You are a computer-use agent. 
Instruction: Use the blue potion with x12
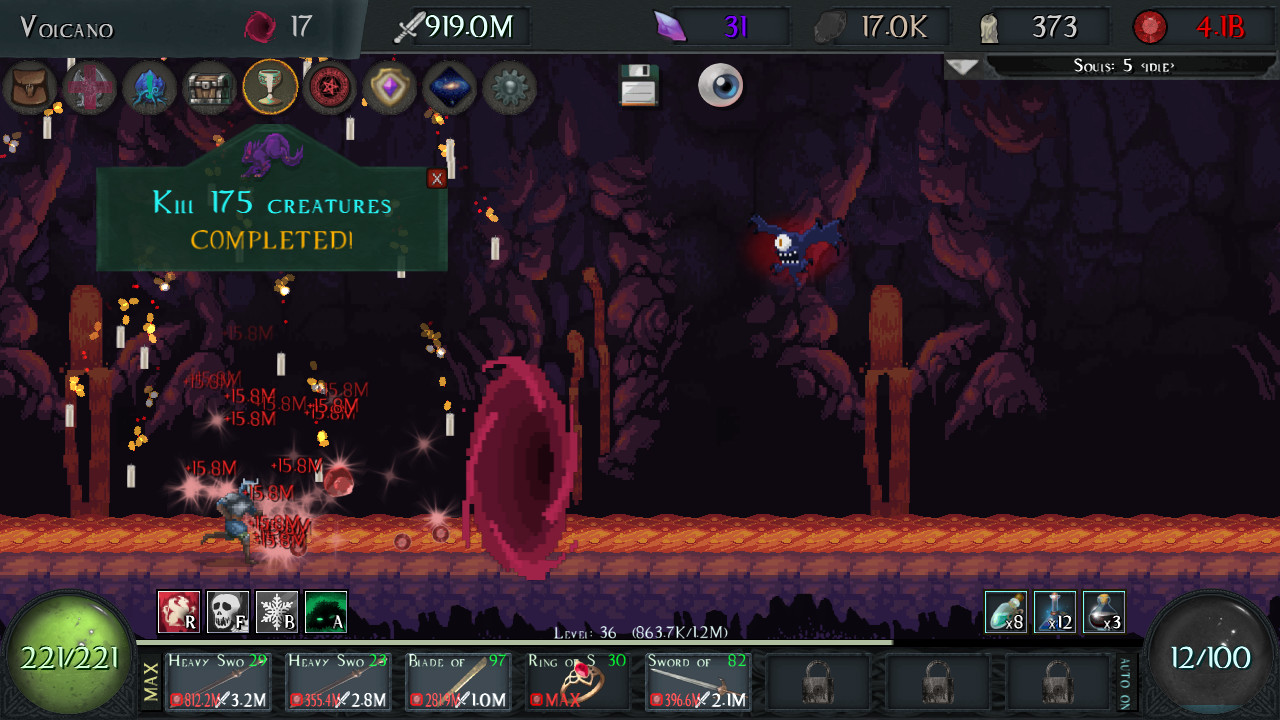1055,612
